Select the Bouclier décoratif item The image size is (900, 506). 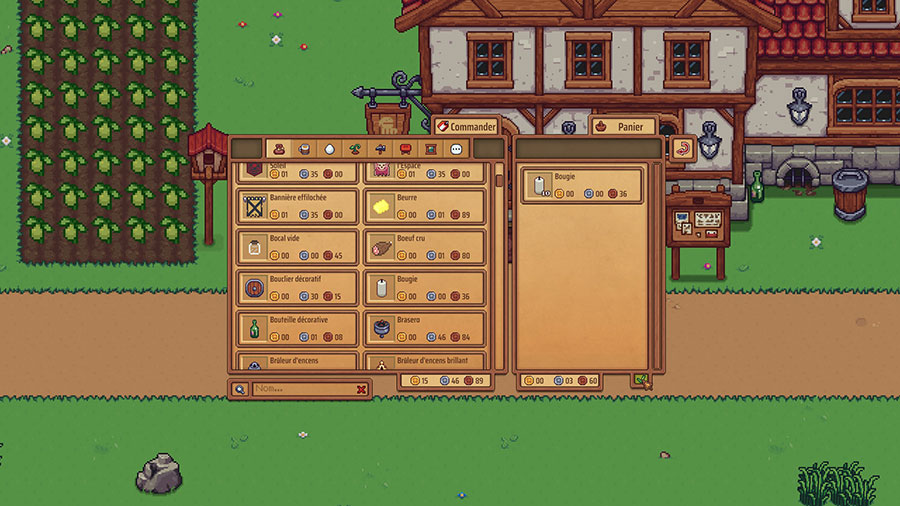299,288
